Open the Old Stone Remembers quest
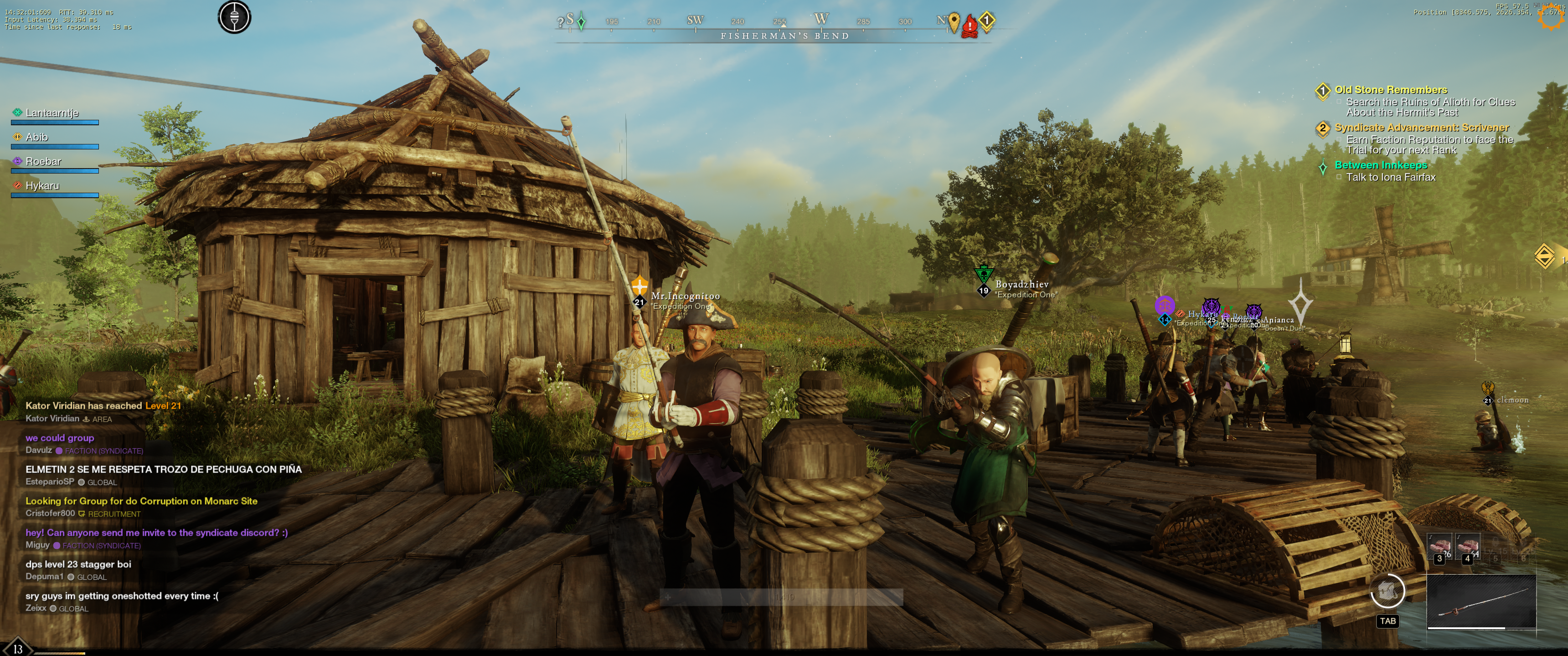 point(1391,90)
